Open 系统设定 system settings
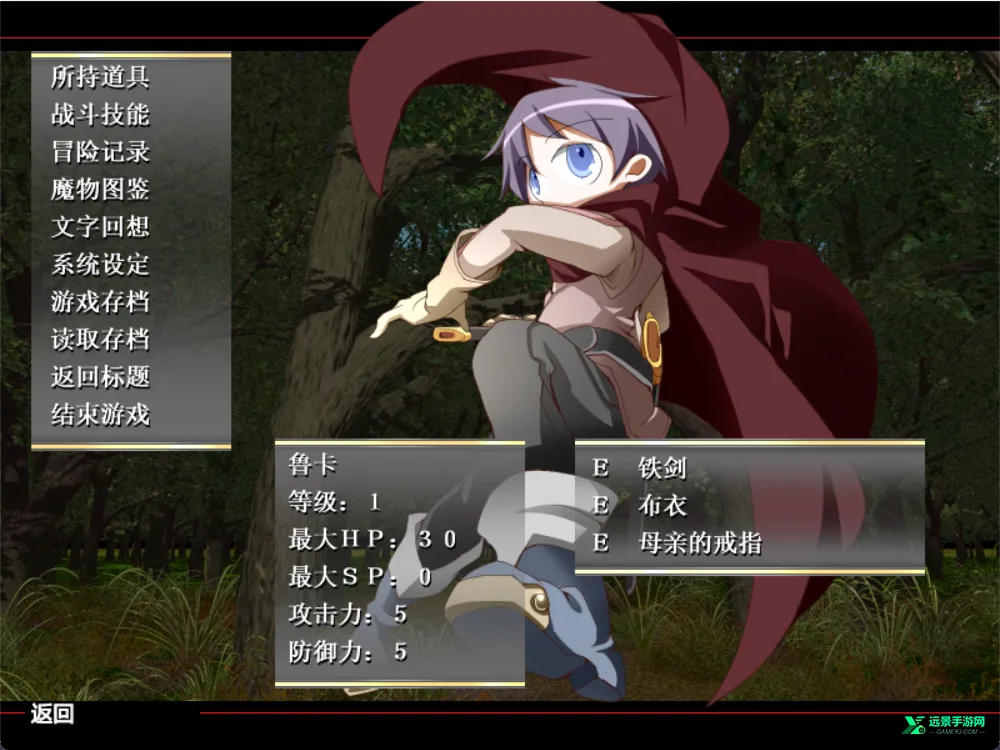Screen dimensions: 1000x750 point(100,264)
